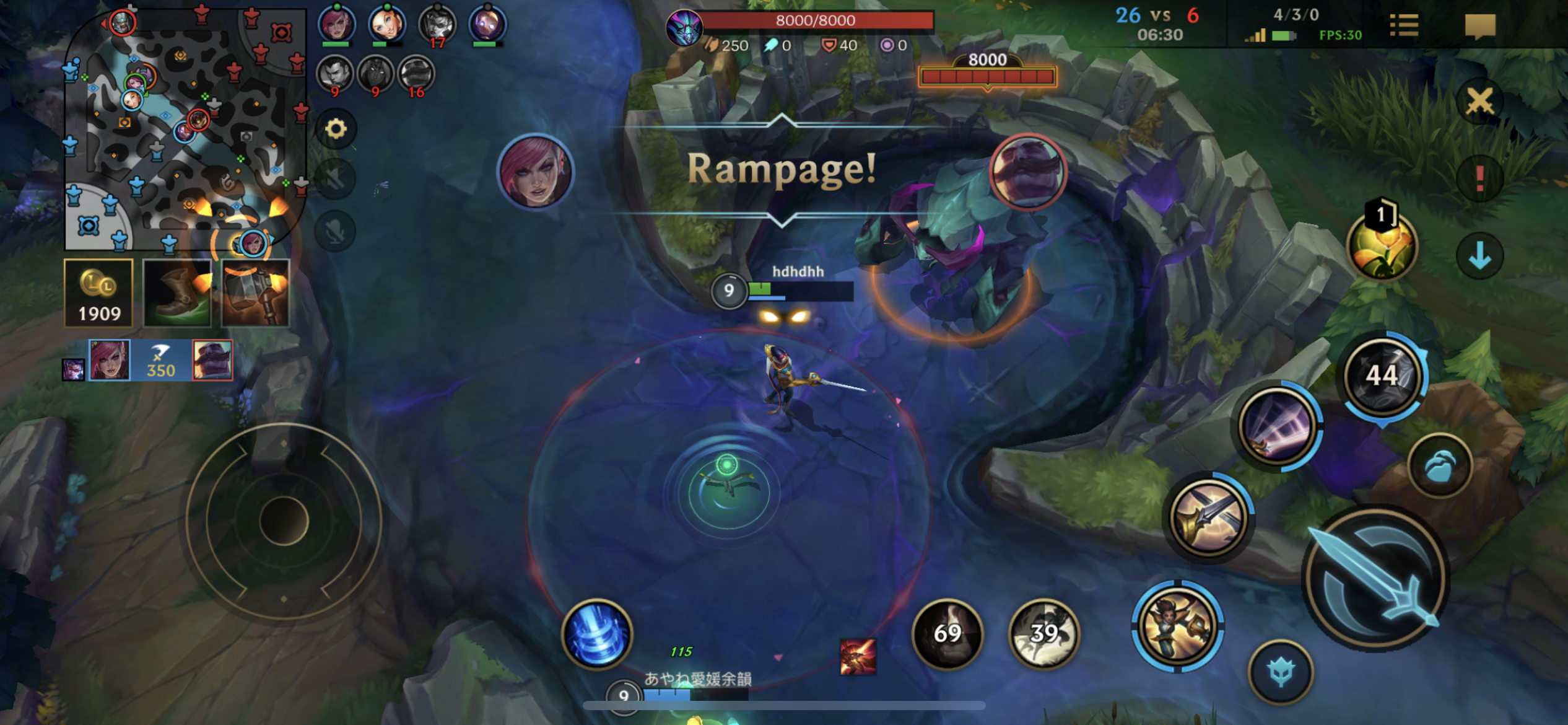The width and height of the screenshot is (1568, 725).
Task: Close the ping panel with X
Action: click(1480, 100)
